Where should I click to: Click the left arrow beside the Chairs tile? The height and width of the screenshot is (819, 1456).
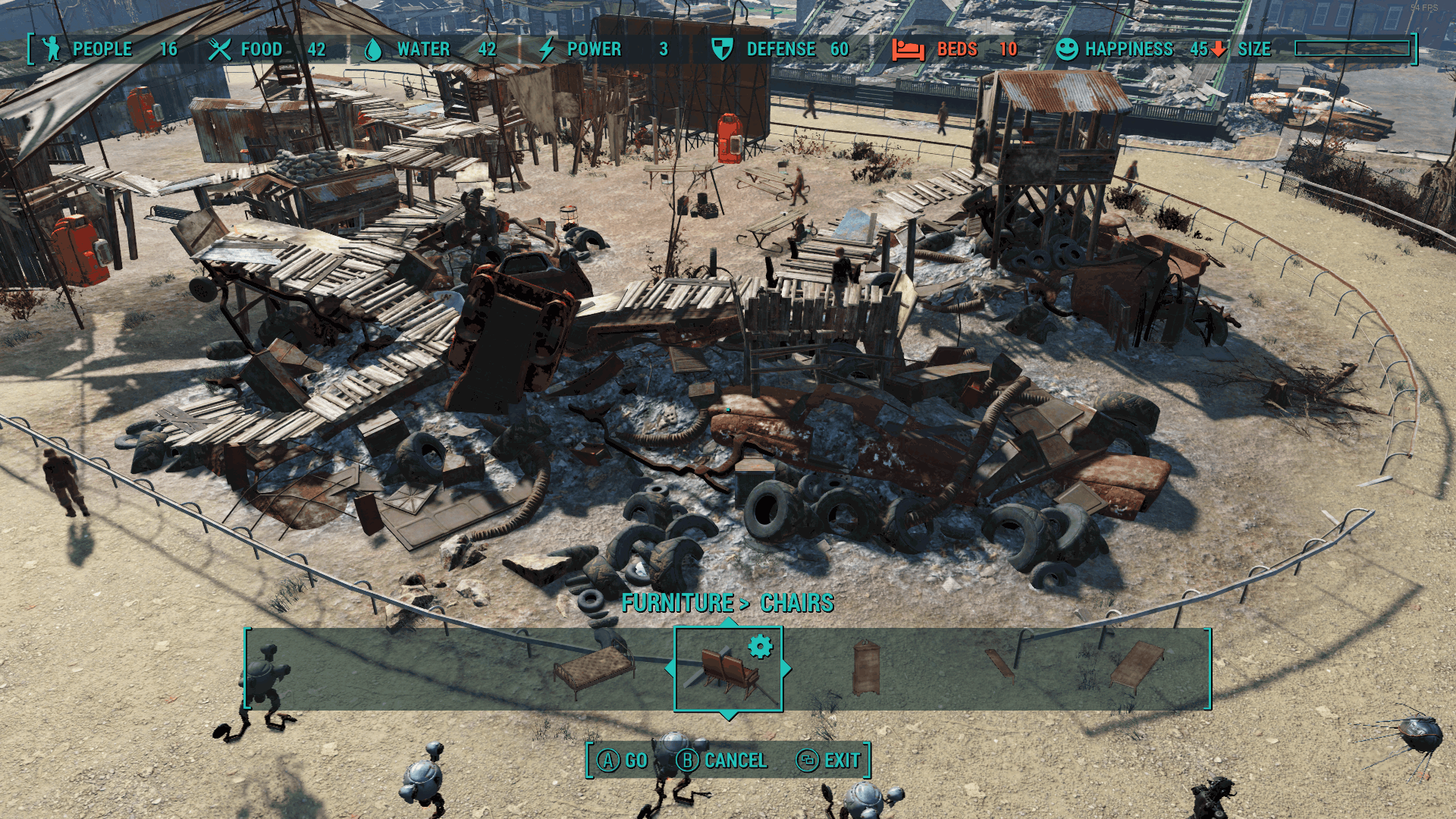(670, 669)
